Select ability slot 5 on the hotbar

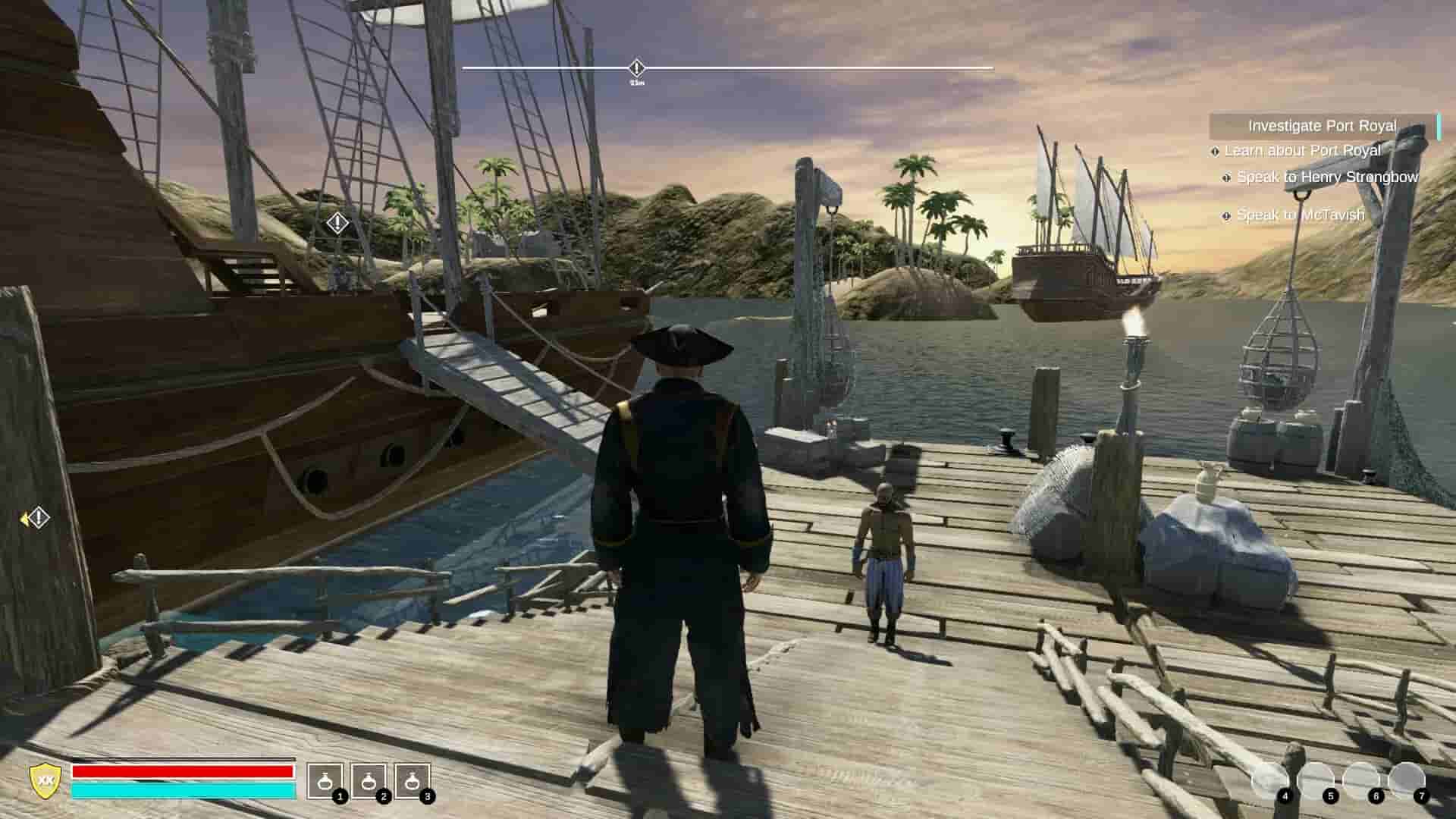1315,781
